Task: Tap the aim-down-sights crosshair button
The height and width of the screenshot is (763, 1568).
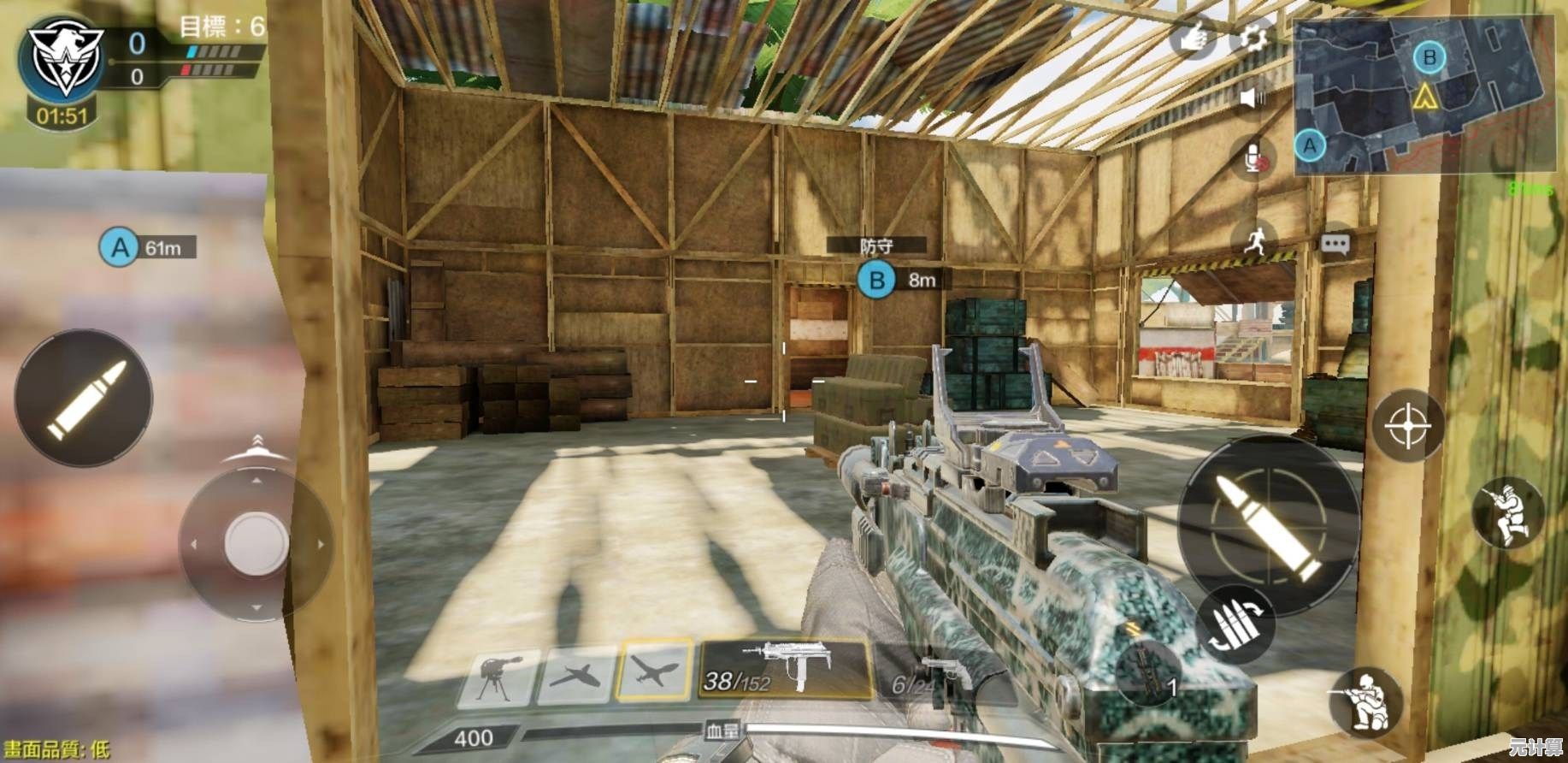Action: pyautogui.click(x=1407, y=426)
